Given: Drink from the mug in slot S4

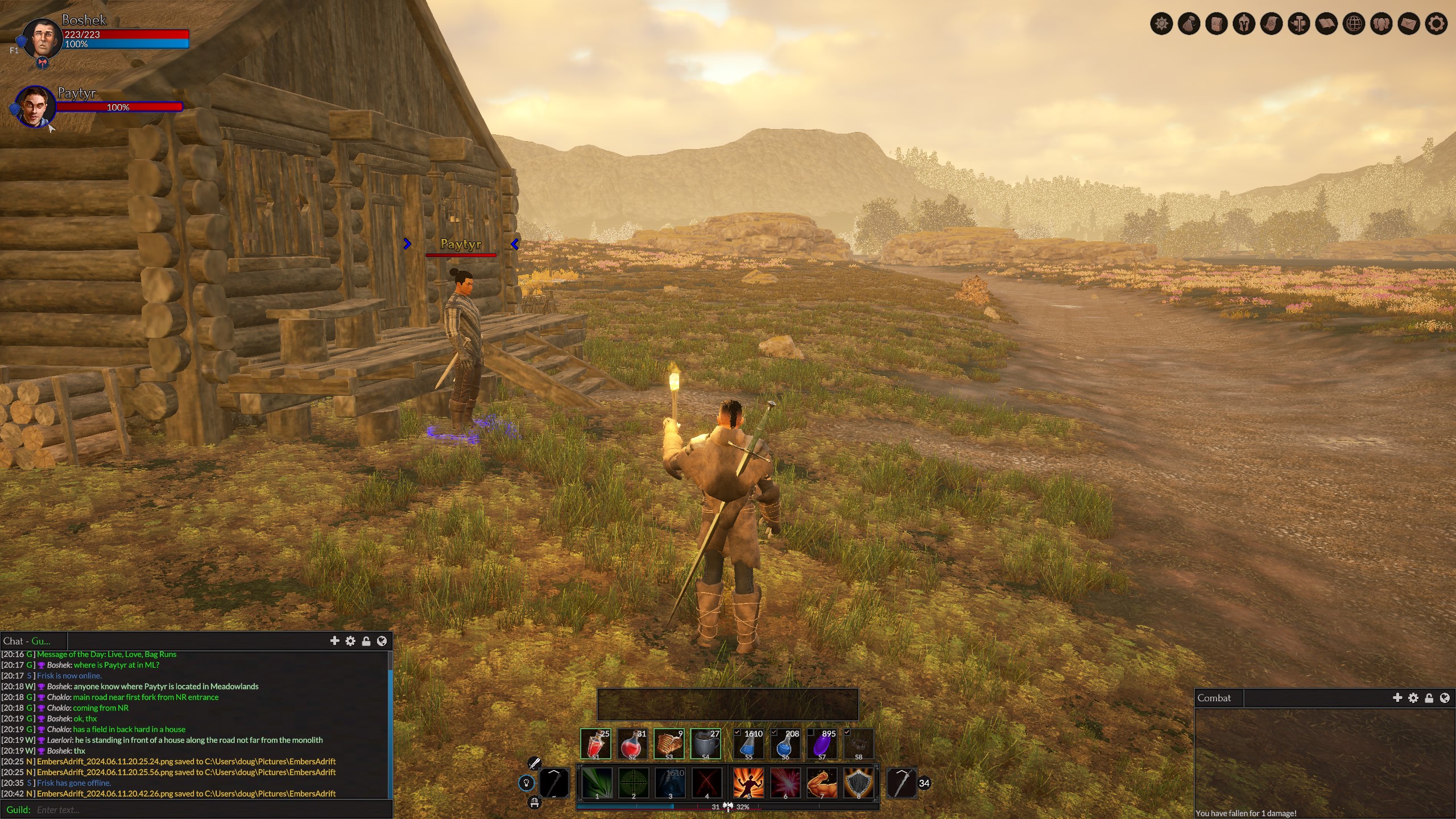Looking at the screenshot, I should tap(705, 743).
